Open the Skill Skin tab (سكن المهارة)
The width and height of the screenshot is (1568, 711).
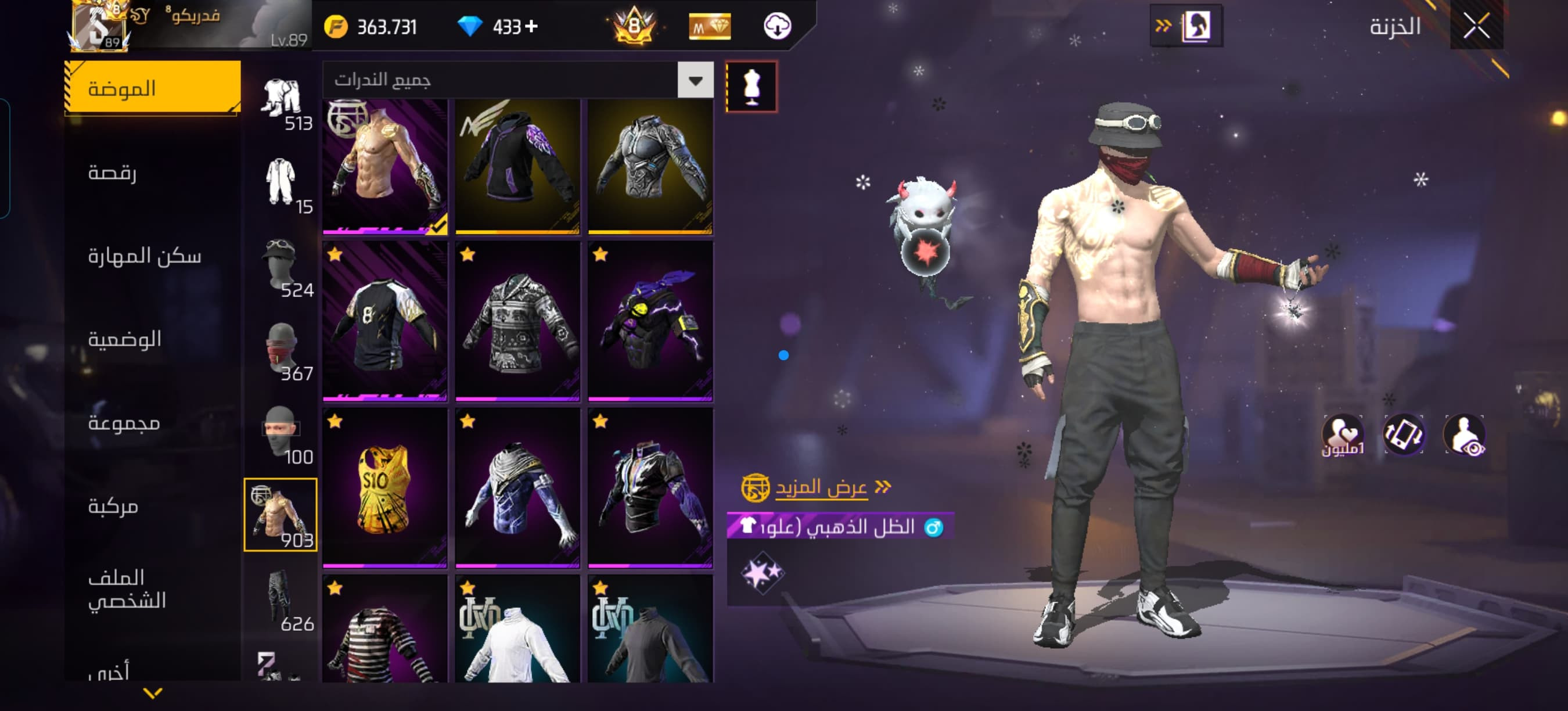coord(144,256)
